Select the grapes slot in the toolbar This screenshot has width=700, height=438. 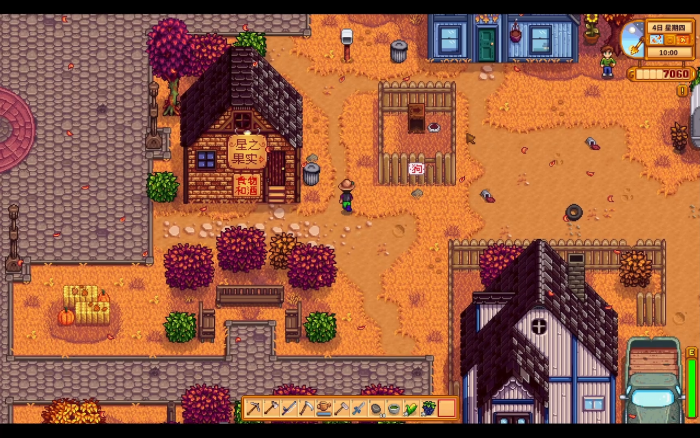point(429,408)
